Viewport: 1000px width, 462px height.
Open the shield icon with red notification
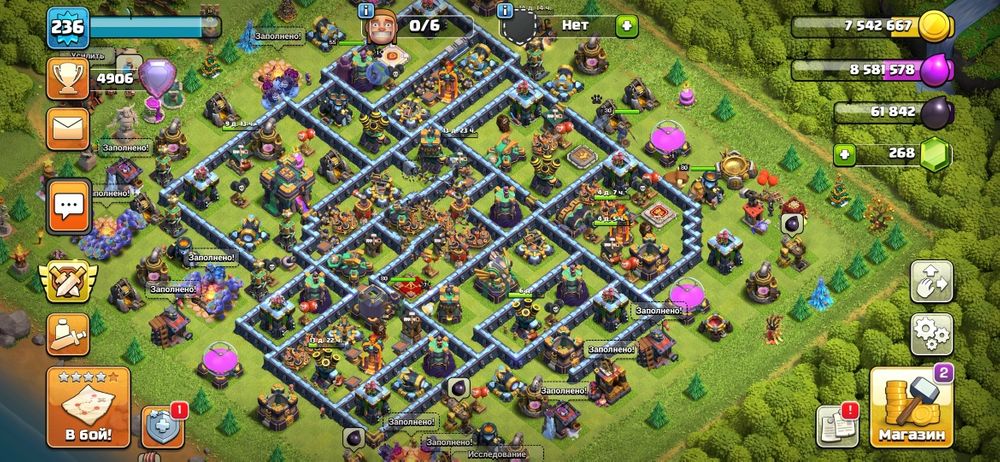tap(162, 425)
